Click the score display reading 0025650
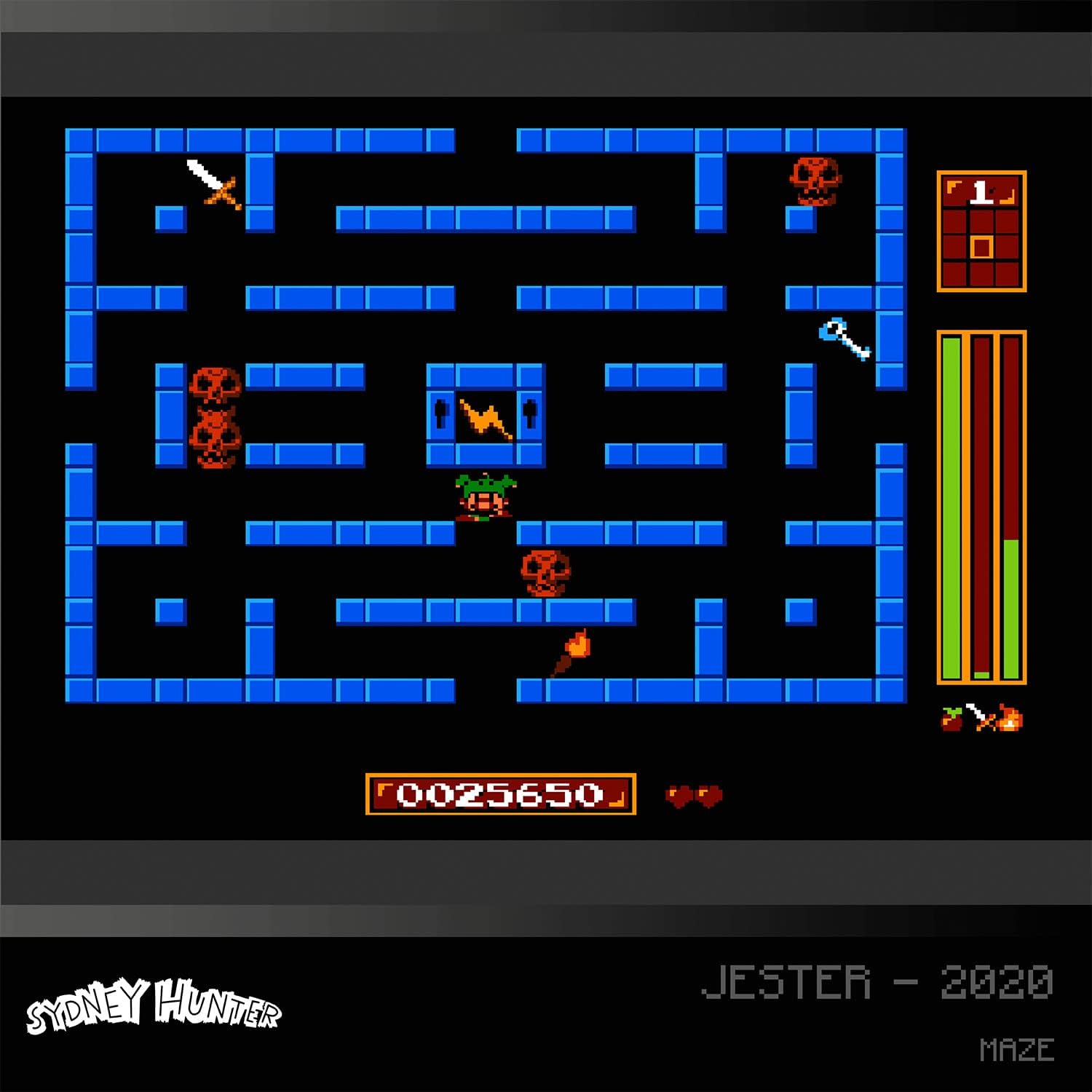The height and width of the screenshot is (1092, 1092). [502, 795]
